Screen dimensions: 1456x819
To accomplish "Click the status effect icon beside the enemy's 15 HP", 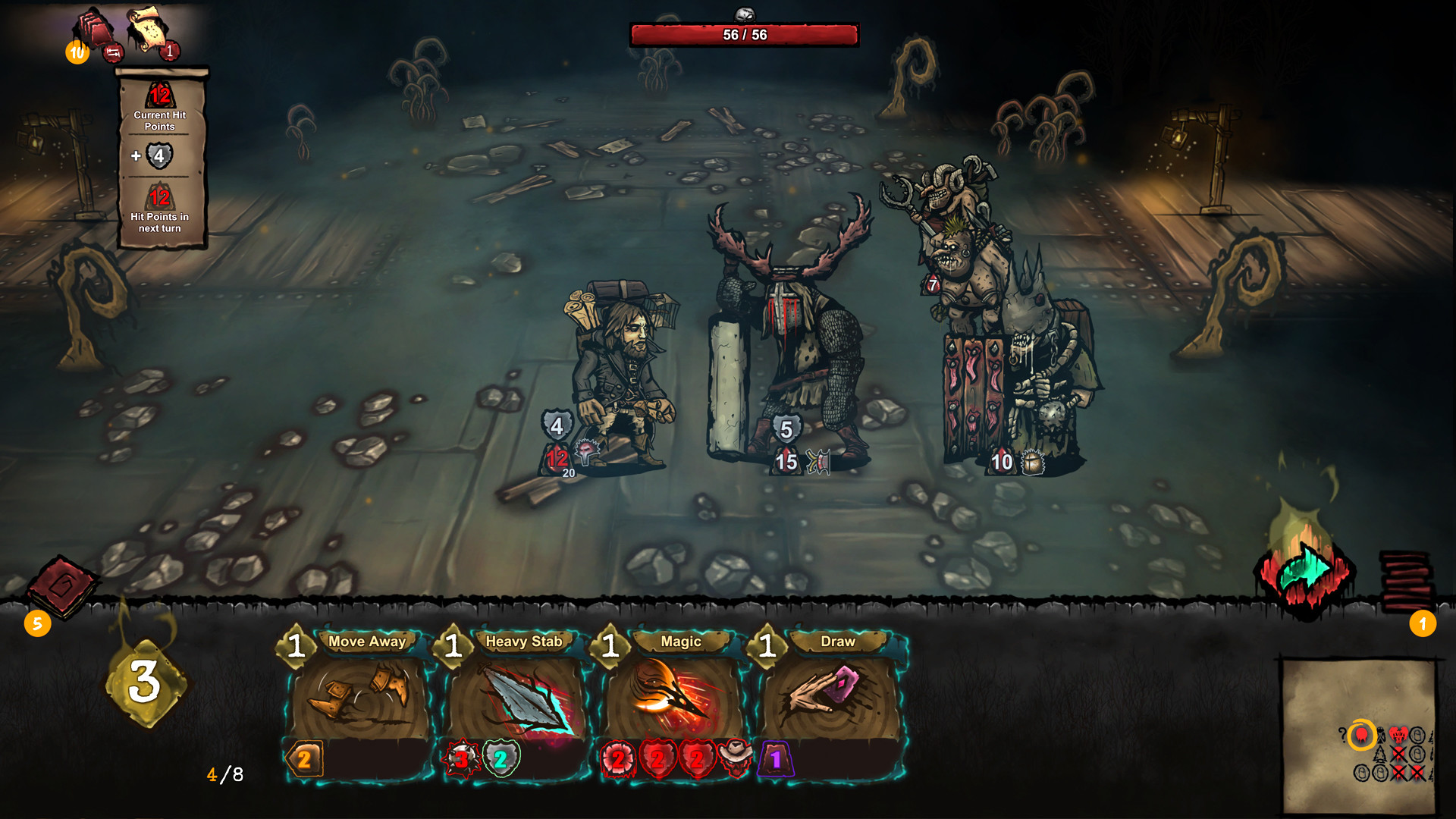I will click(817, 460).
